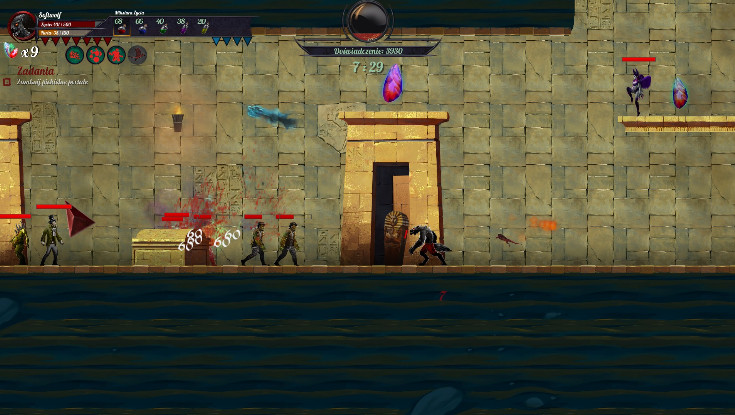Viewport: 735px width, 415px height.
Task: Select the green potion slot
Action: pos(162,26)
